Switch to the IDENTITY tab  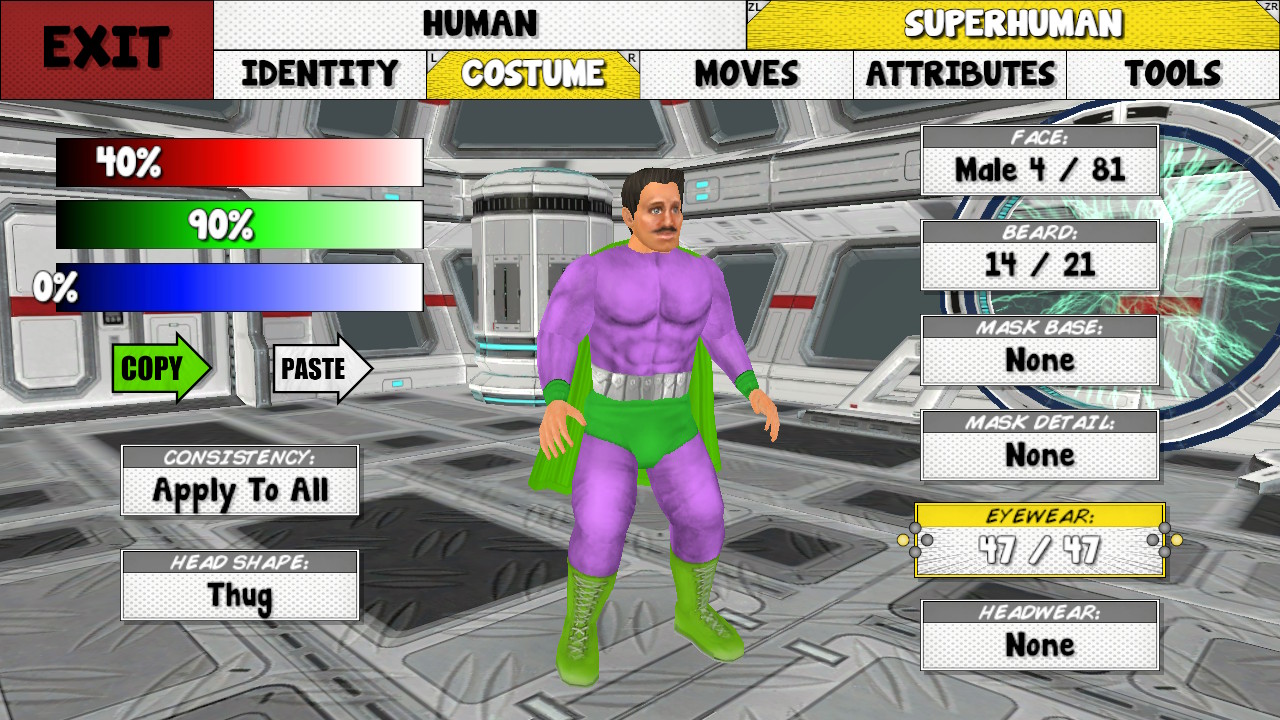tap(318, 74)
